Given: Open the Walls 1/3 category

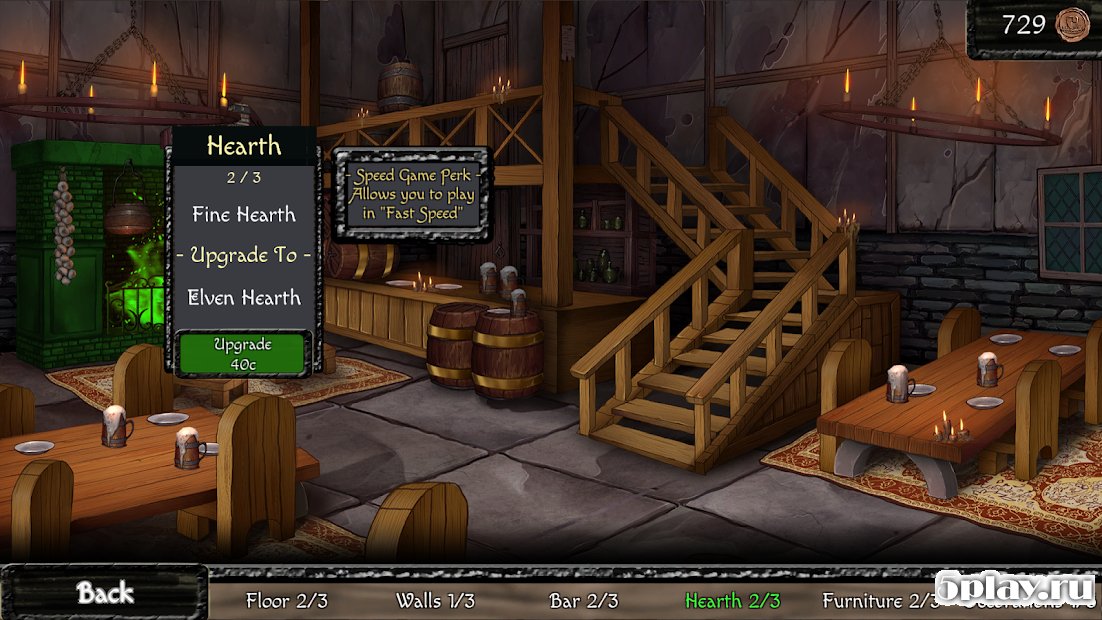Looking at the screenshot, I should [x=435, y=601].
